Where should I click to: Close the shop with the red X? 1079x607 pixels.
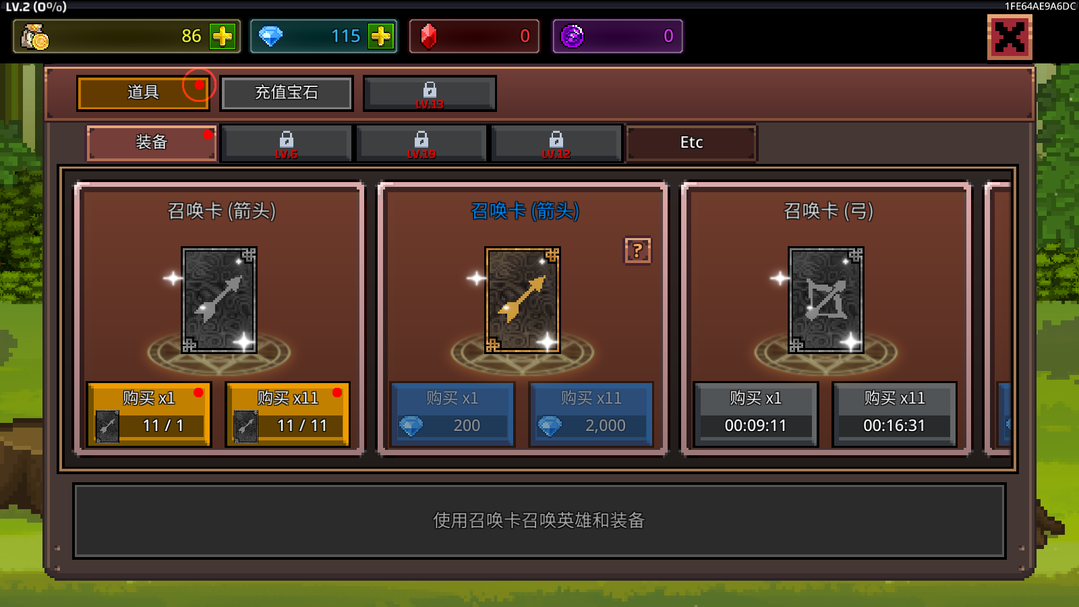pyautogui.click(x=1009, y=38)
